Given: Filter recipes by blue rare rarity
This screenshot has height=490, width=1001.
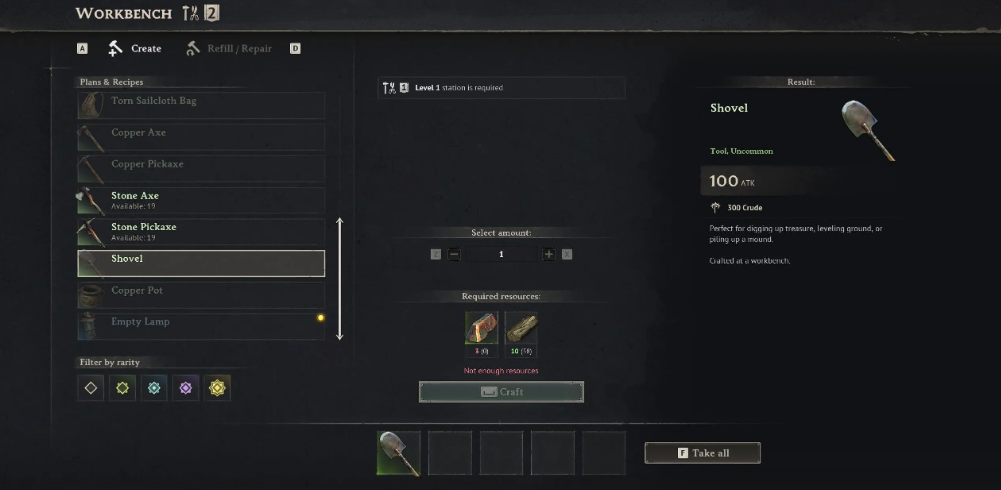Looking at the screenshot, I should pos(153,388).
